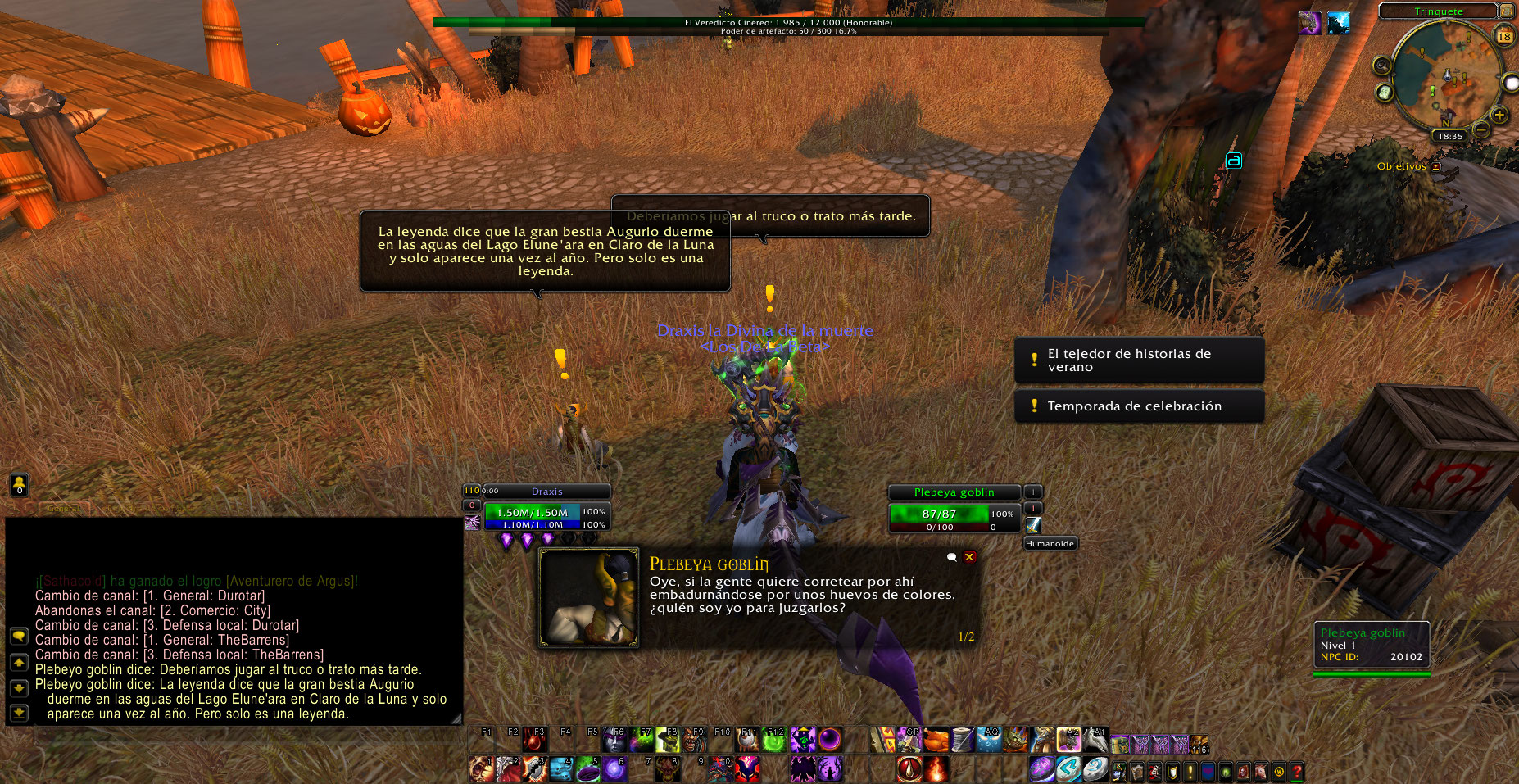Open the chat speech-bubble menu

click(19, 637)
